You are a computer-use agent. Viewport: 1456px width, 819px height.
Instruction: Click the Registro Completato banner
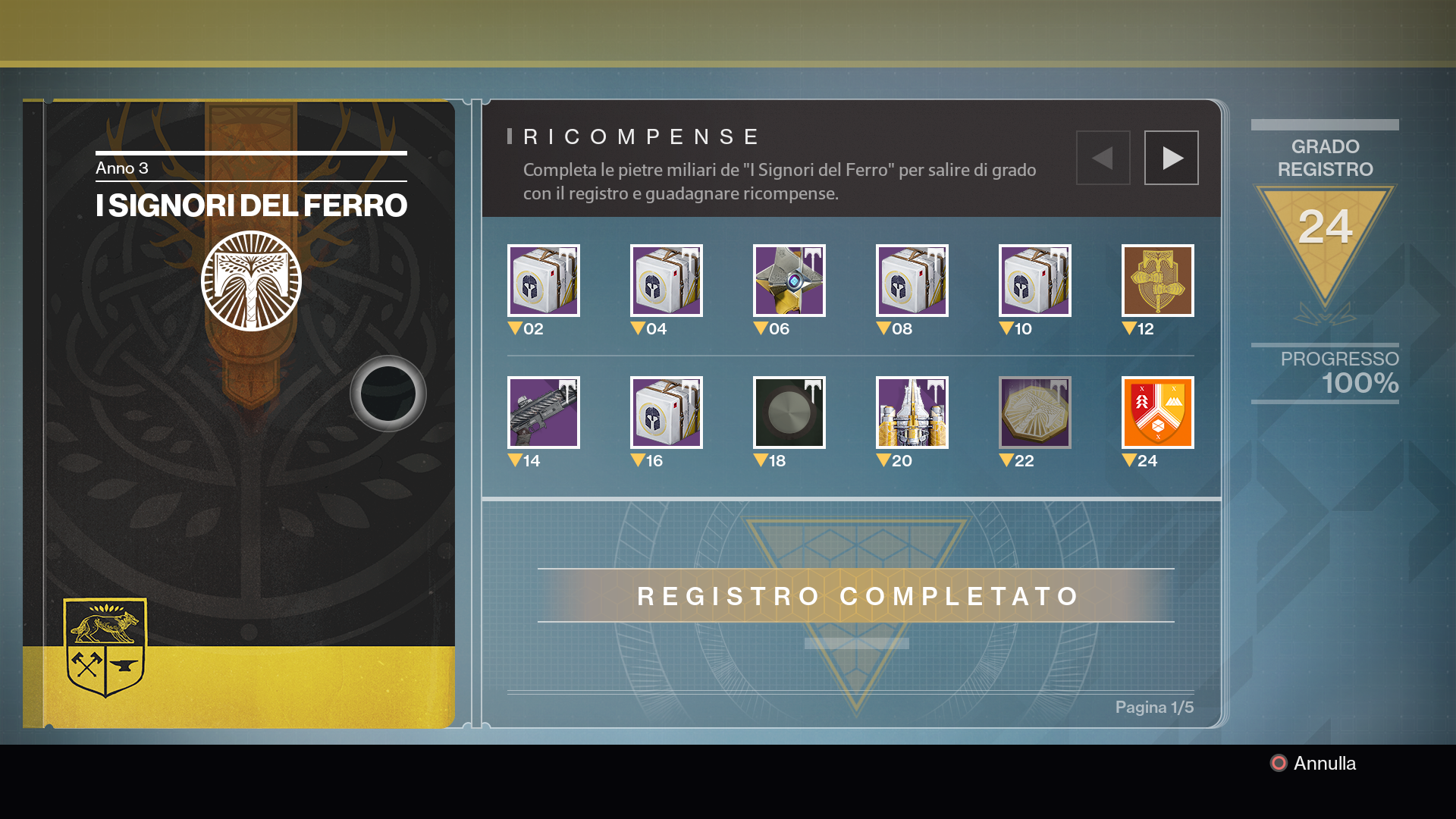pos(856,596)
